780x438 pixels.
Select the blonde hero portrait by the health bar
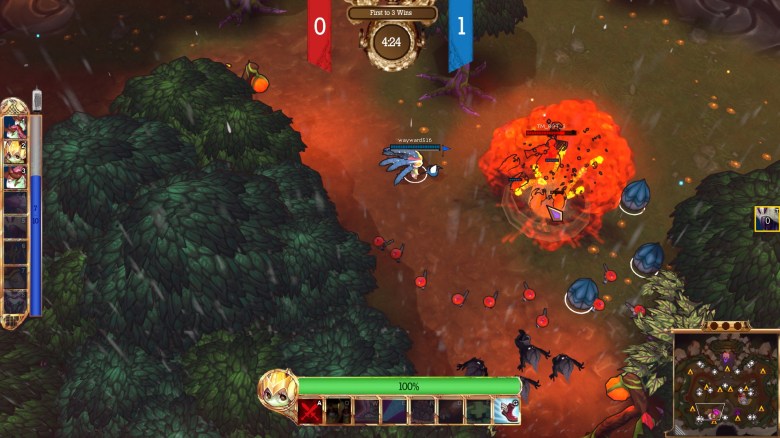pyautogui.click(x=277, y=391)
